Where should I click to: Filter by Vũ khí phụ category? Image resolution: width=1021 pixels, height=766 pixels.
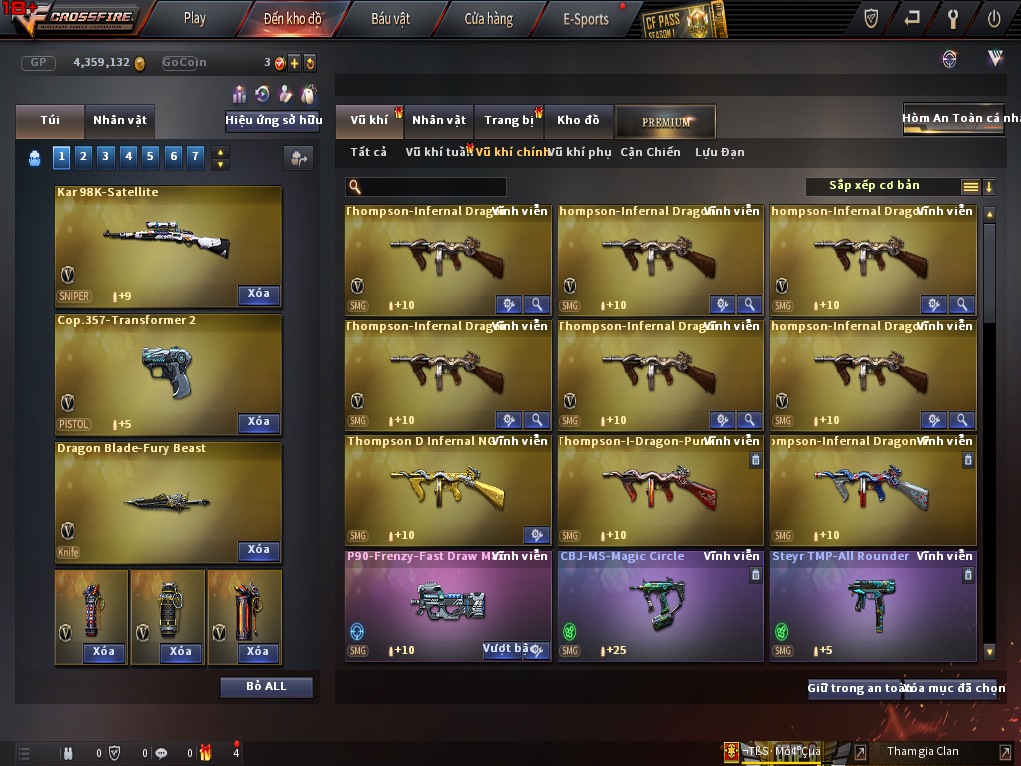click(579, 152)
